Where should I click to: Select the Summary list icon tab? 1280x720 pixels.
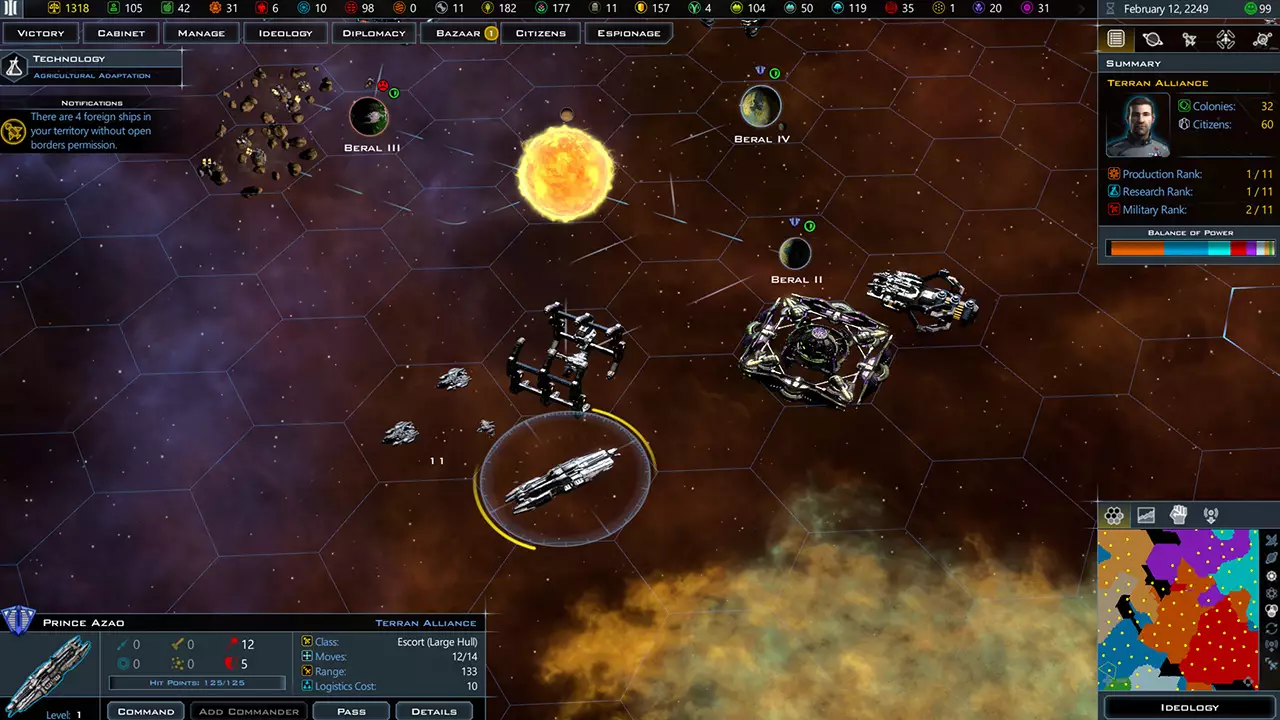pyautogui.click(x=1116, y=38)
